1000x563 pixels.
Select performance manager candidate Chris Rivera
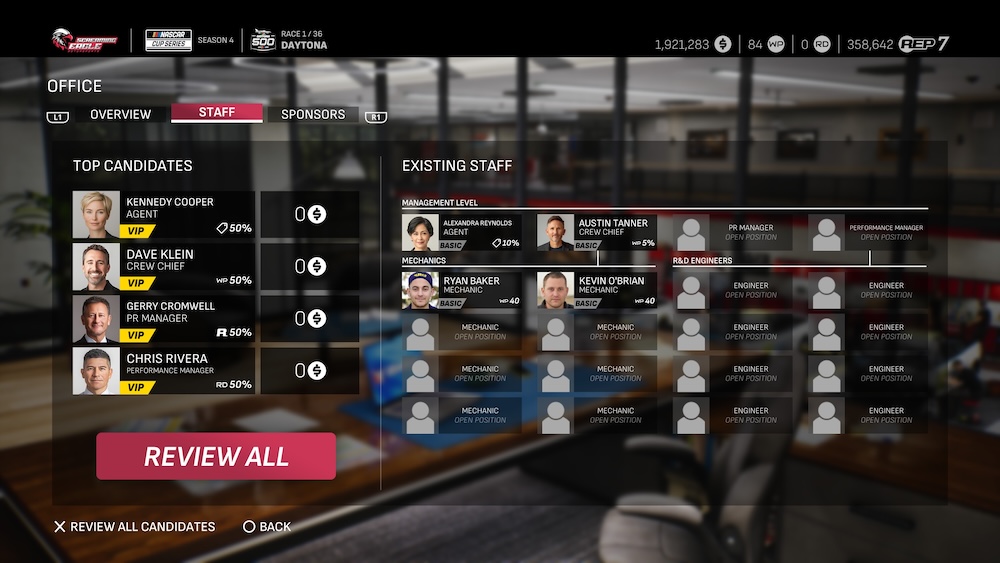(164, 371)
